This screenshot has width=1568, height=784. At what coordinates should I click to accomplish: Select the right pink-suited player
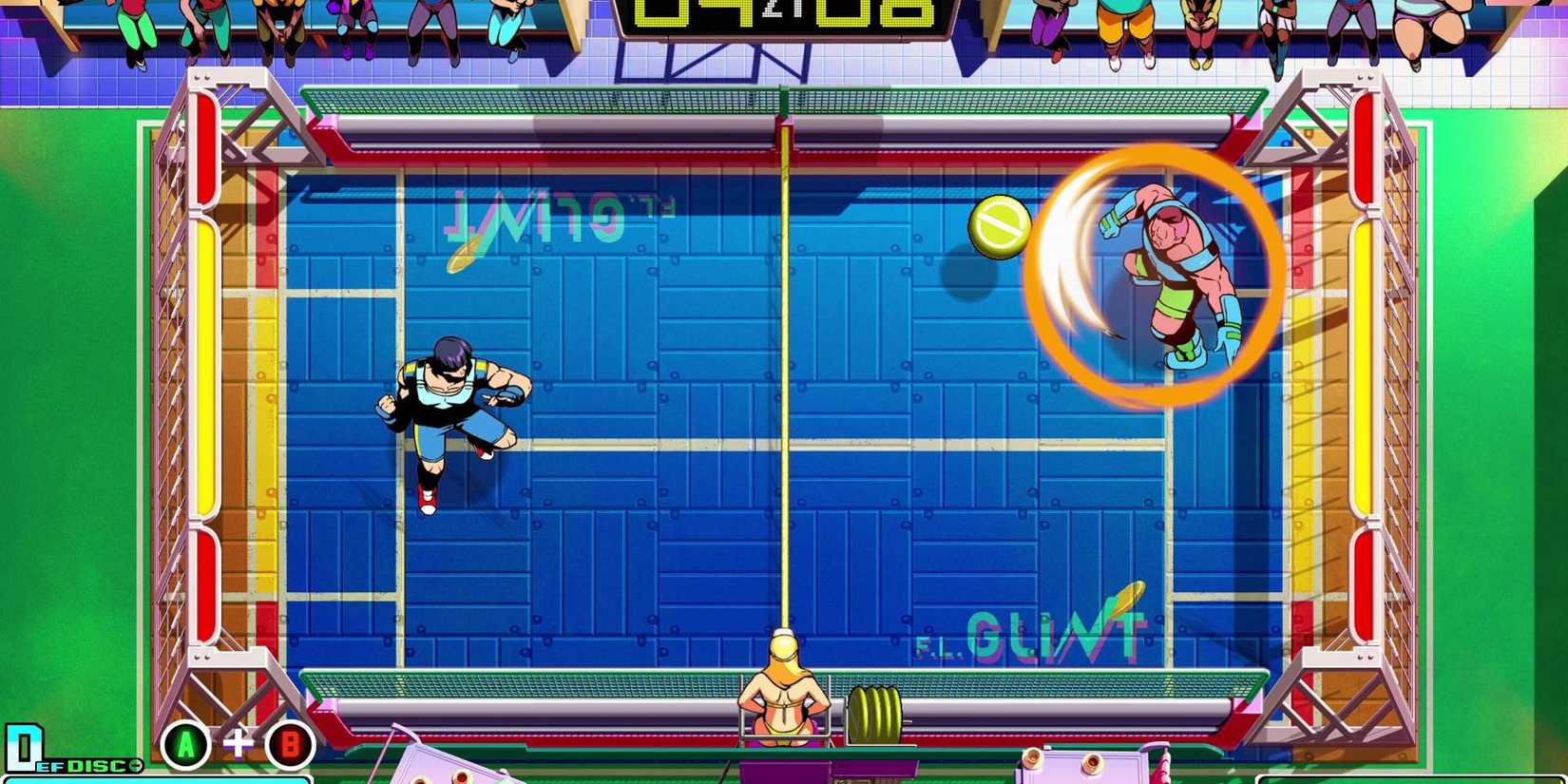[1174, 276]
